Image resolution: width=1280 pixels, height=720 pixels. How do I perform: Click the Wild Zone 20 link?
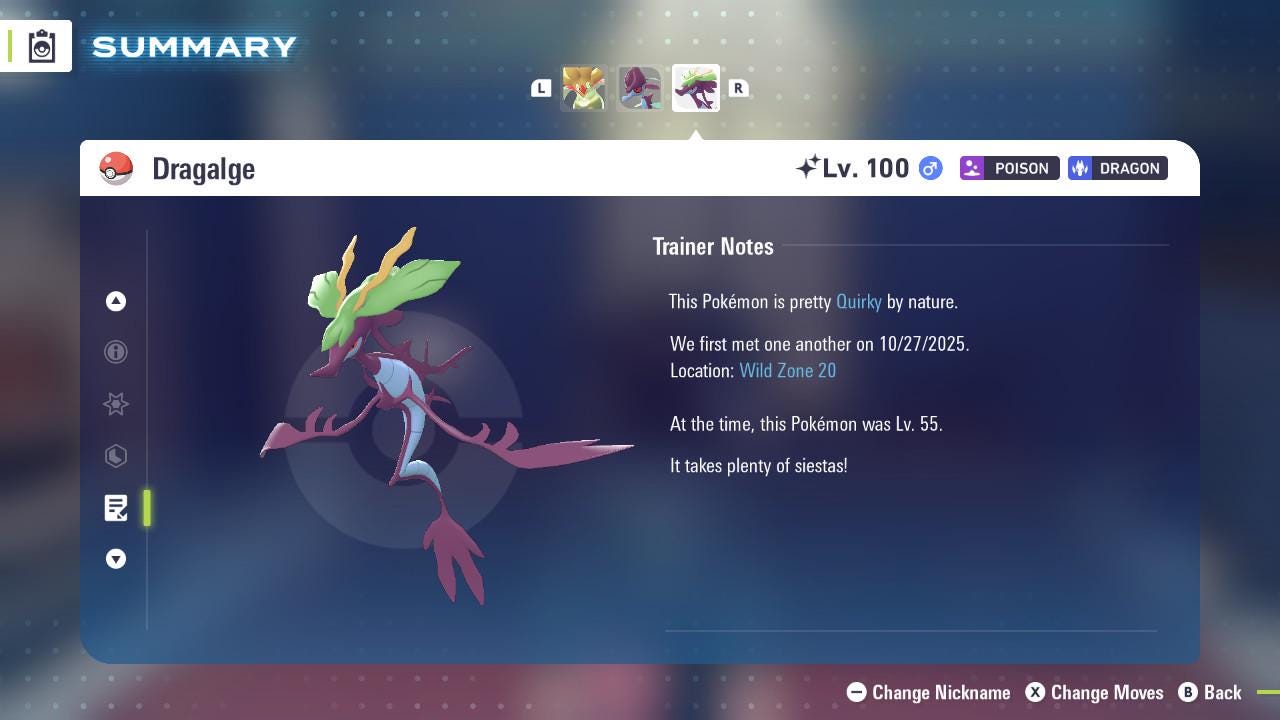click(787, 370)
